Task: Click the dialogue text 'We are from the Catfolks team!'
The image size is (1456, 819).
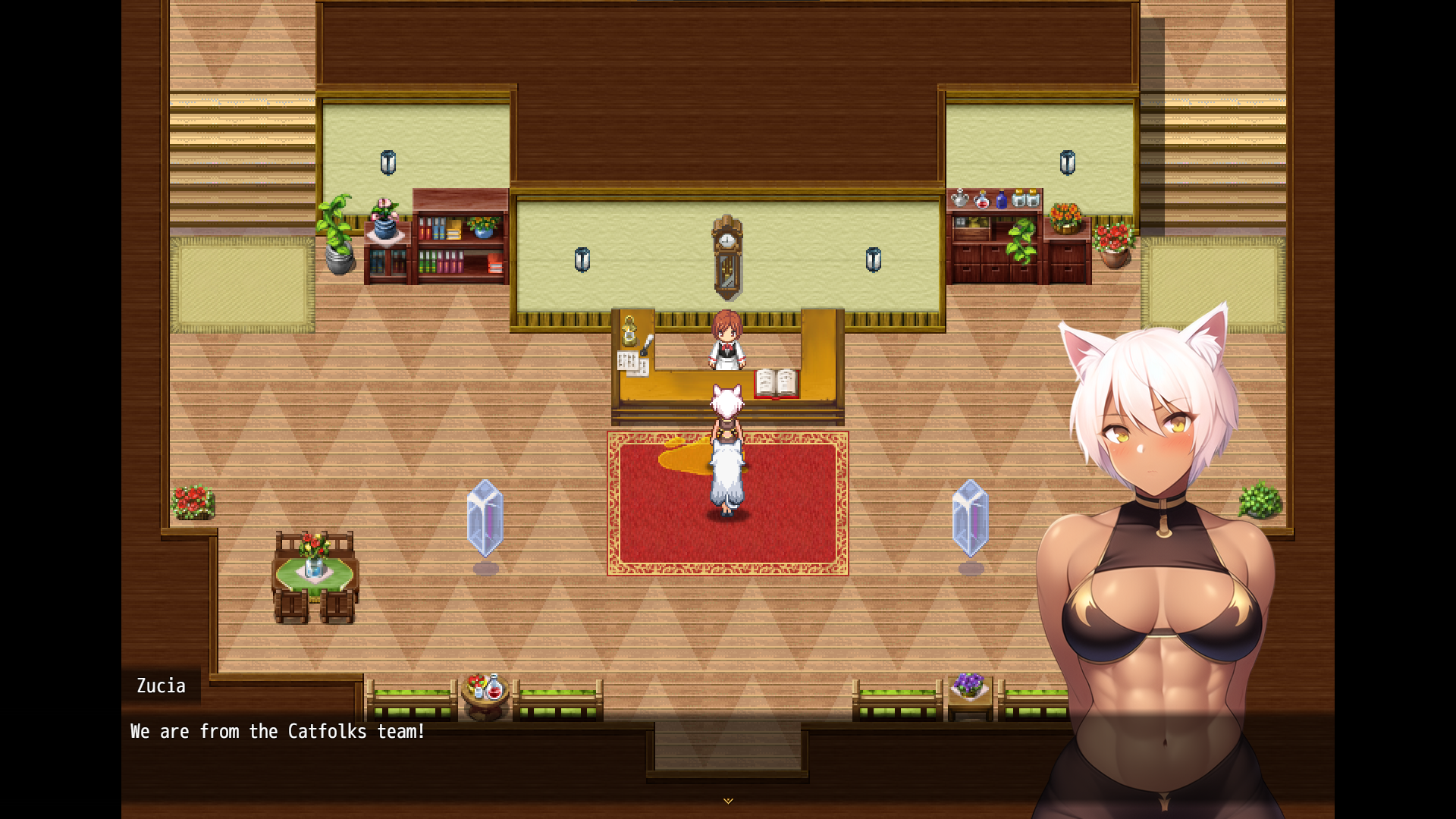Action: tap(277, 731)
